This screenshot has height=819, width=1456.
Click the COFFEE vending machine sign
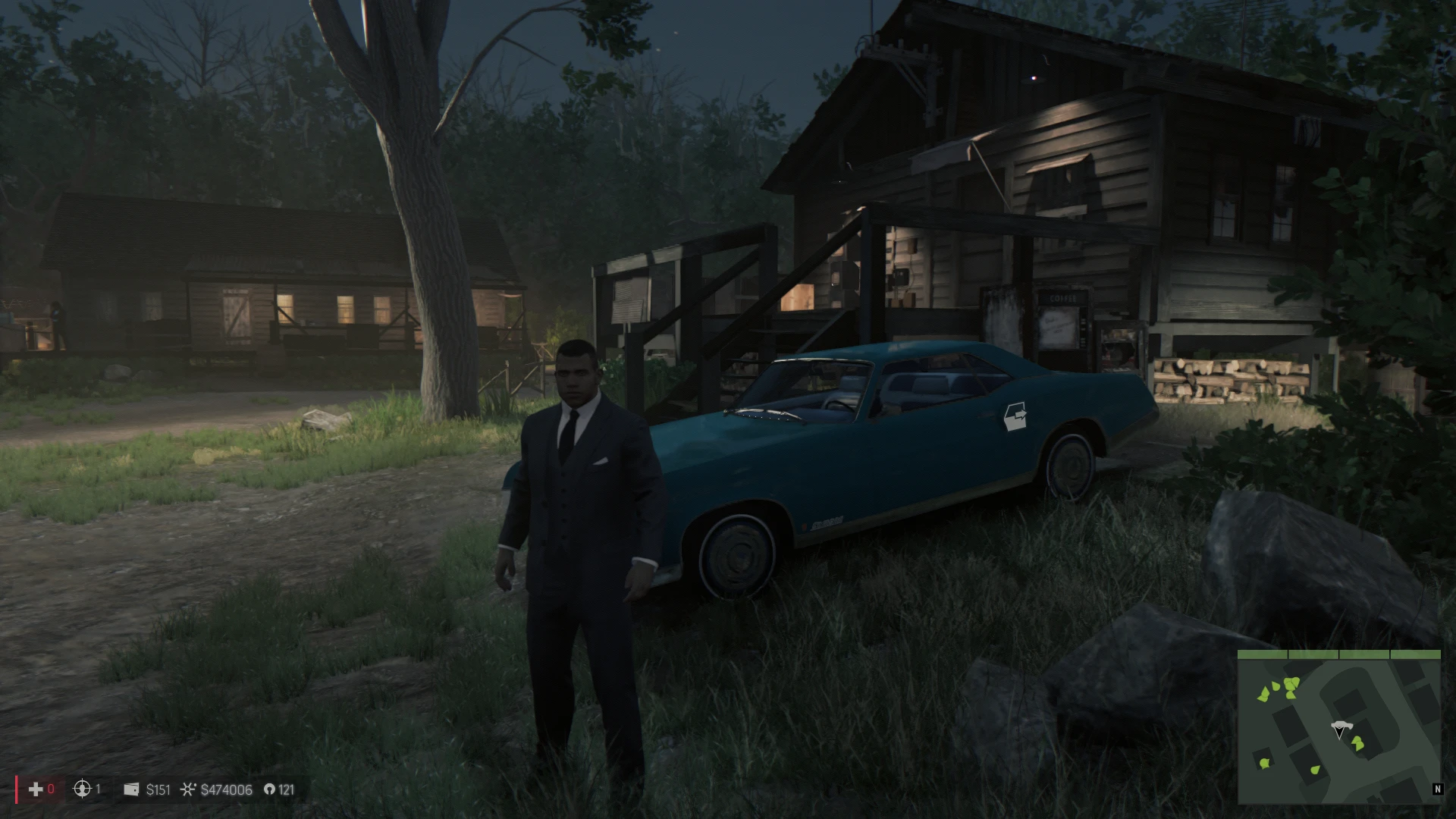(x=1064, y=300)
